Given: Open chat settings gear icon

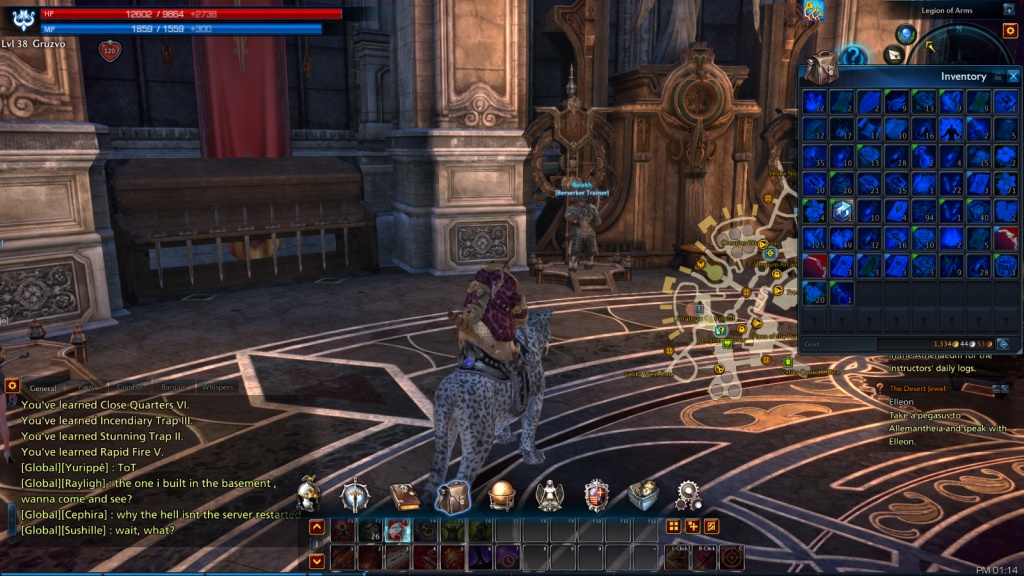Looking at the screenshot, I should coord(12,385).
